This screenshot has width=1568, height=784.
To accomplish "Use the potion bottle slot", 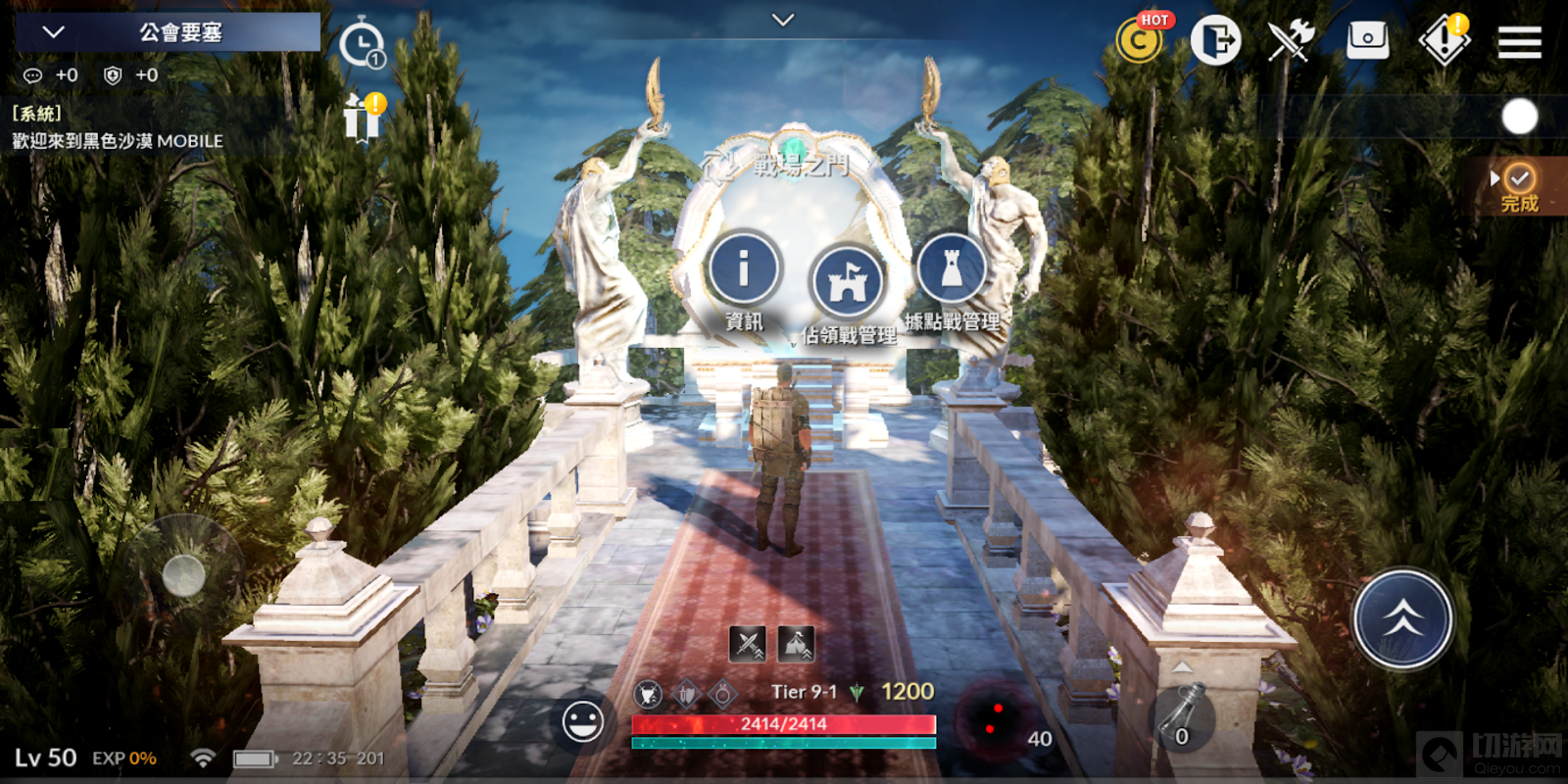I will (x=1182, y=720).
